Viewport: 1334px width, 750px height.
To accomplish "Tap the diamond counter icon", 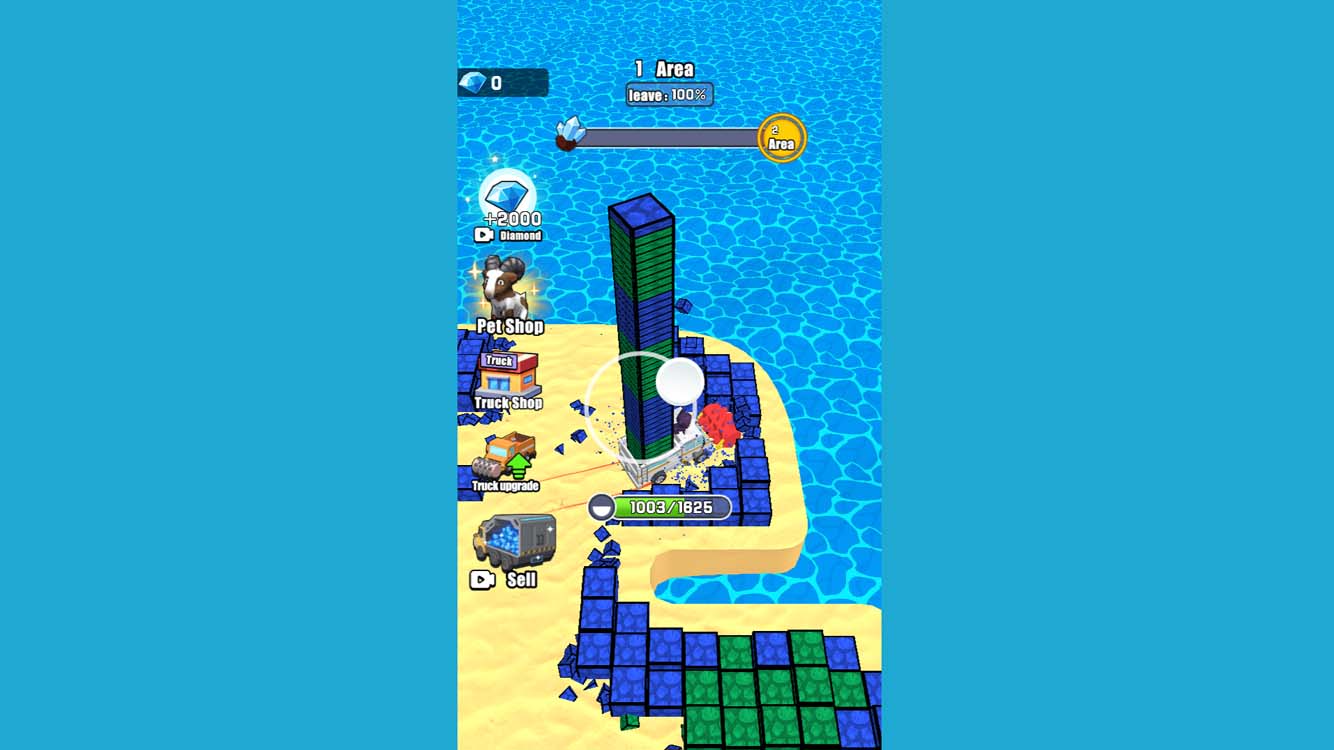I will click(x=470, y=83).
